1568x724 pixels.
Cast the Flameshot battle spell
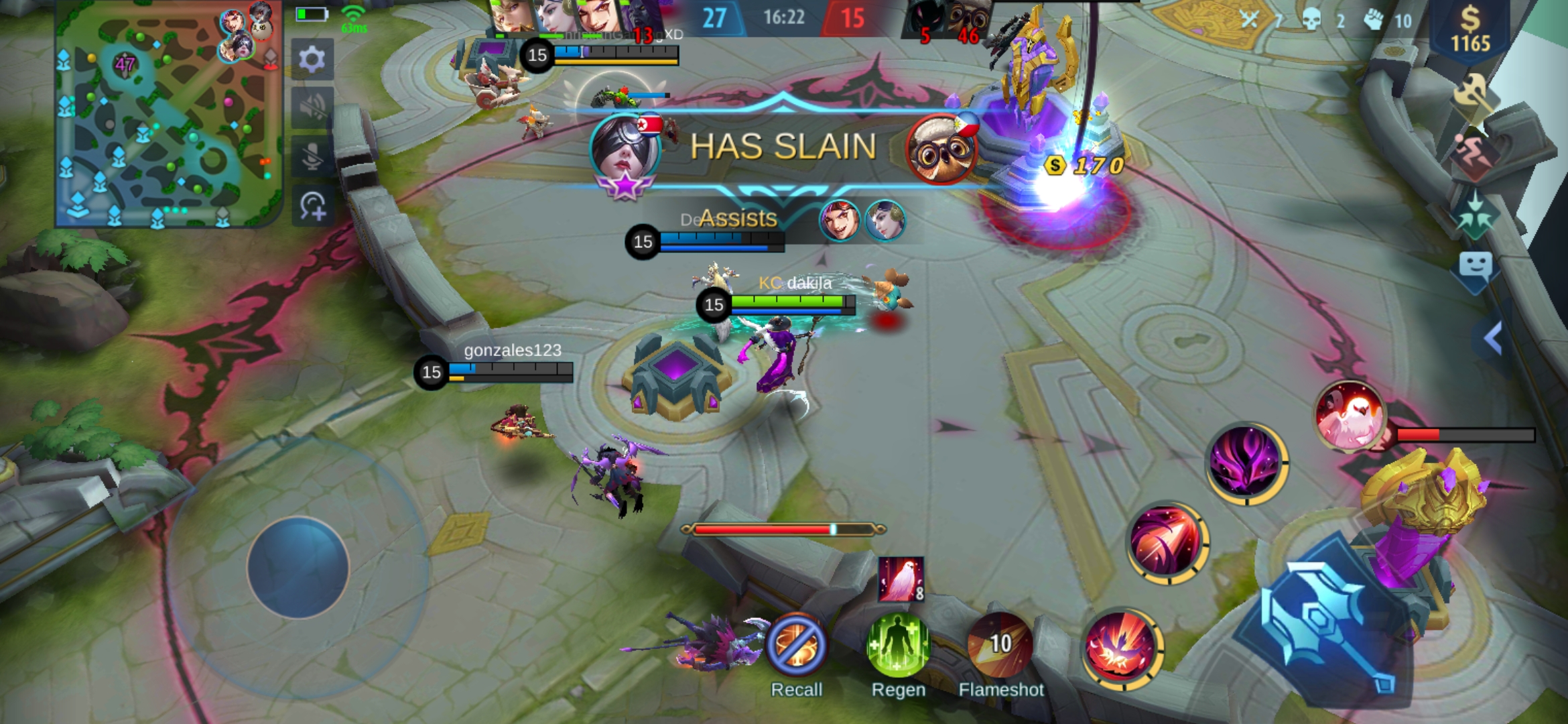1000,645
